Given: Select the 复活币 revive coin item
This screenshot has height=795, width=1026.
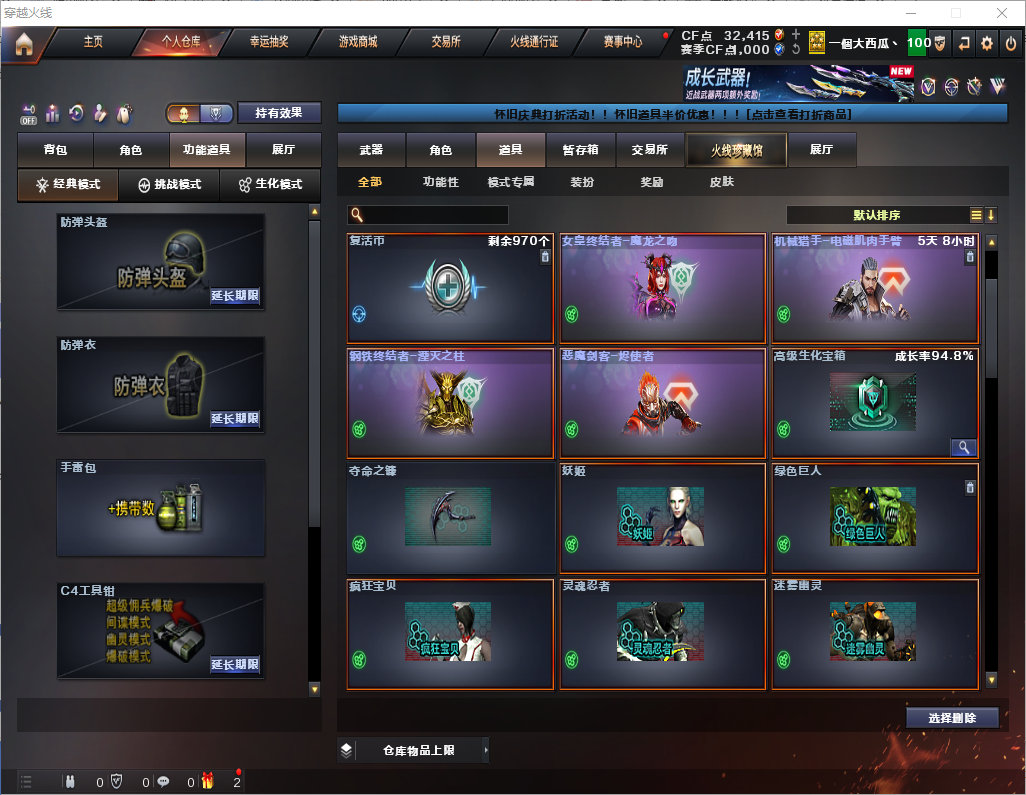Looking at the screenshot, I should pyautogui.click(x=450, y=288).
